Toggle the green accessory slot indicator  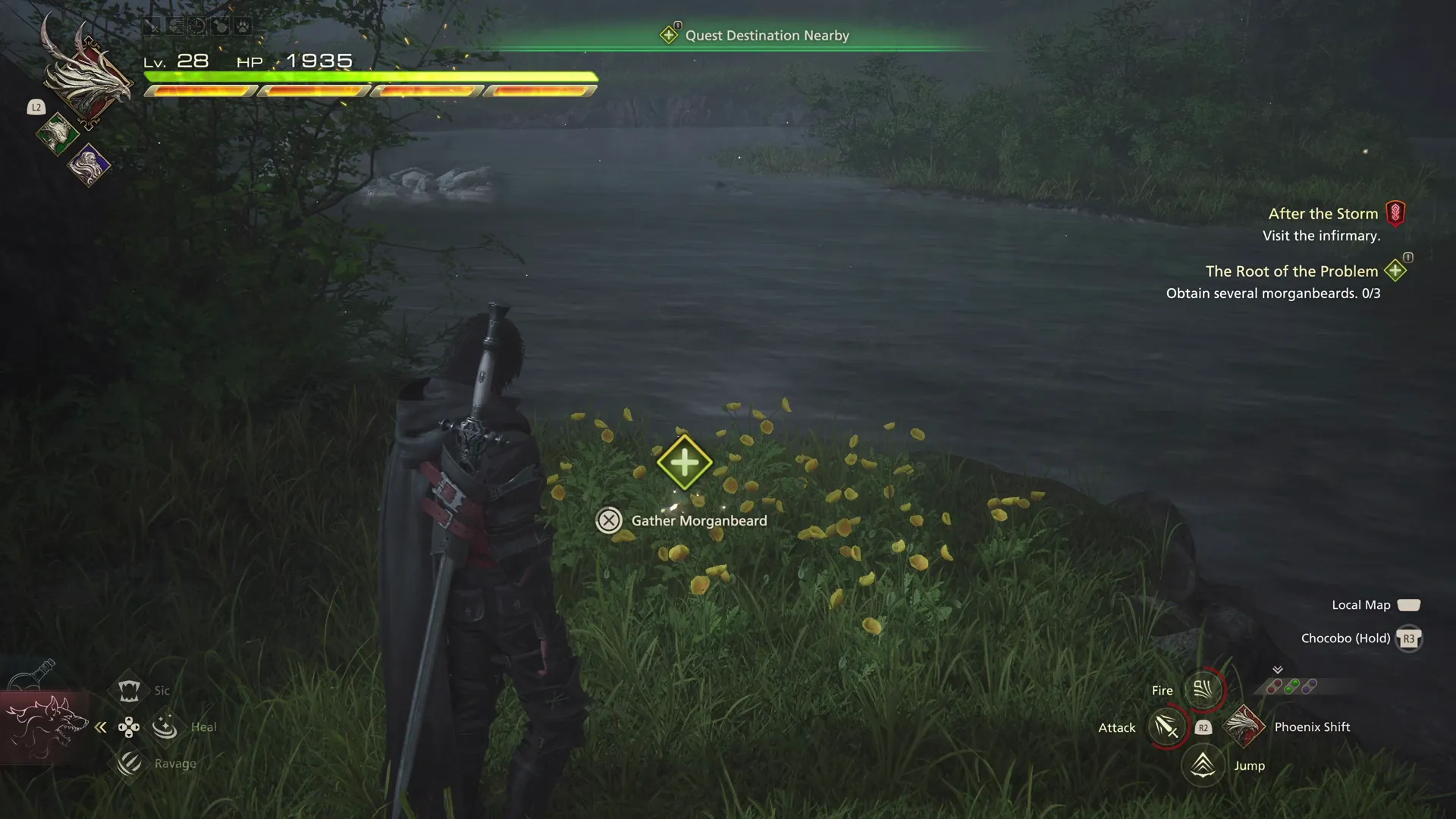[1291, 687]
